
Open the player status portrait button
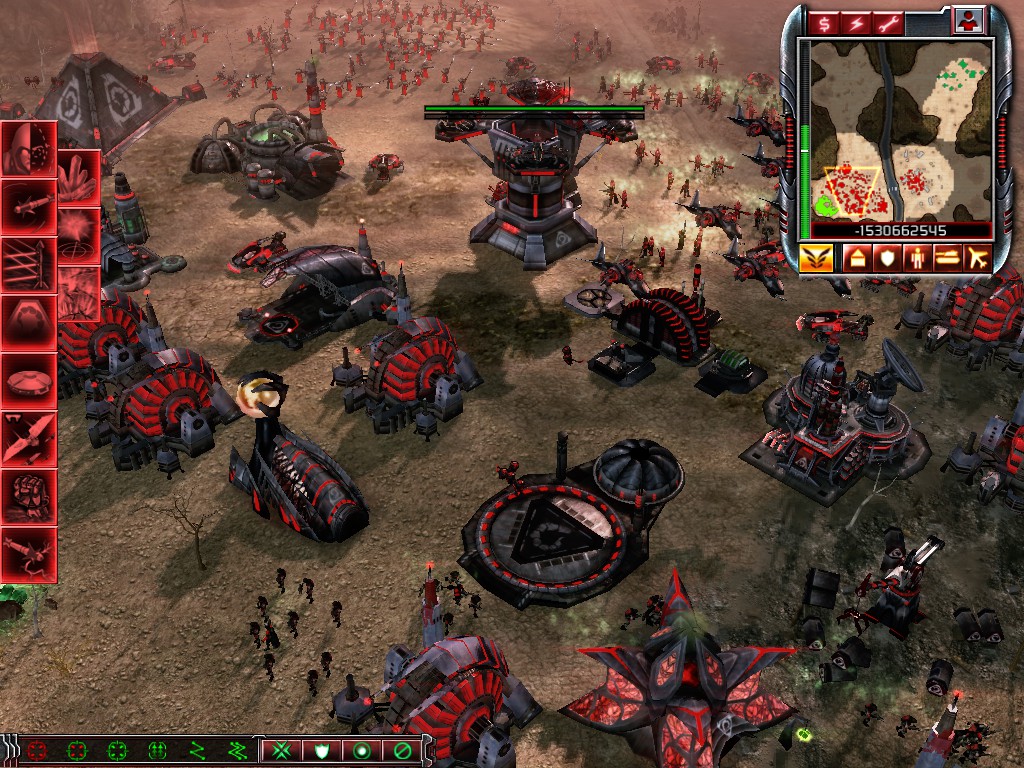click(969, 20)
